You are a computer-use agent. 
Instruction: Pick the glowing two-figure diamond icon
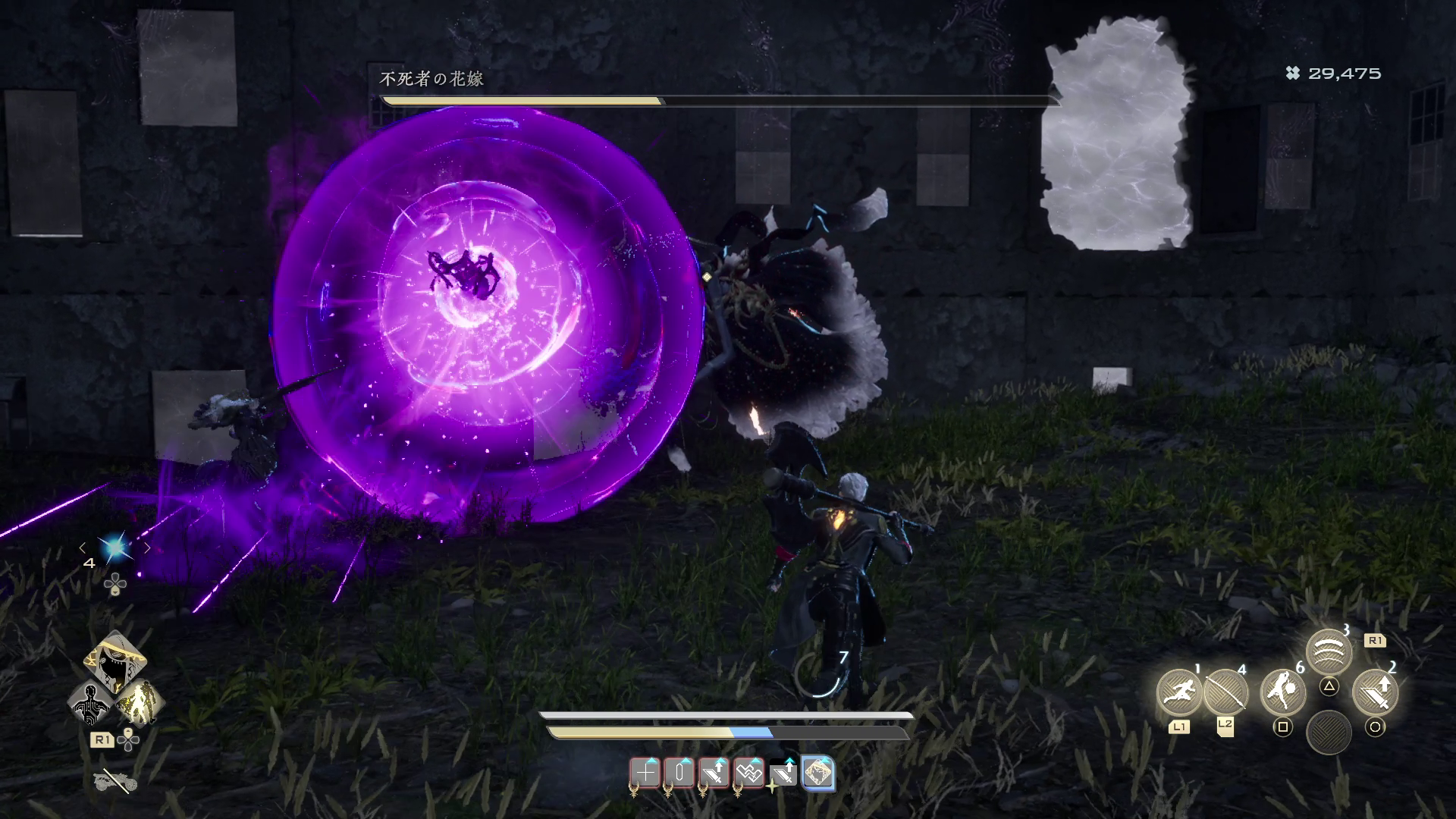click(x=140, y=702)
